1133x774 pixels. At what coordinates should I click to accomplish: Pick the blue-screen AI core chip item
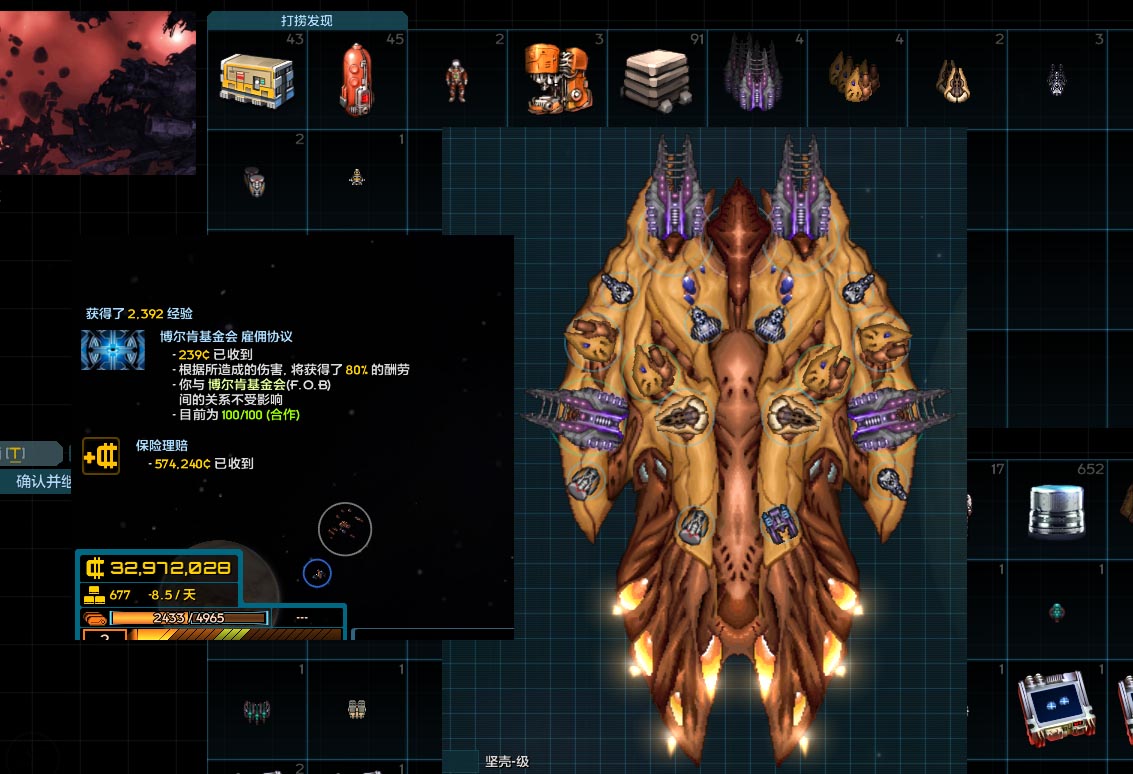click(x=1056, y=708)
